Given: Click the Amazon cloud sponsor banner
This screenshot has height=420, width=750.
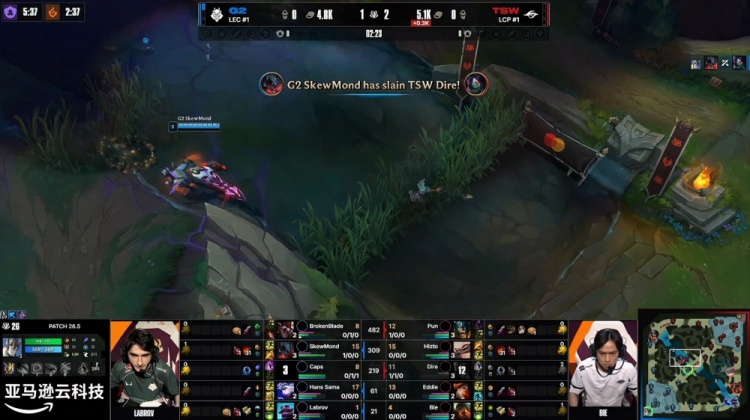Looking at the screenshot, I should [54, 394].
